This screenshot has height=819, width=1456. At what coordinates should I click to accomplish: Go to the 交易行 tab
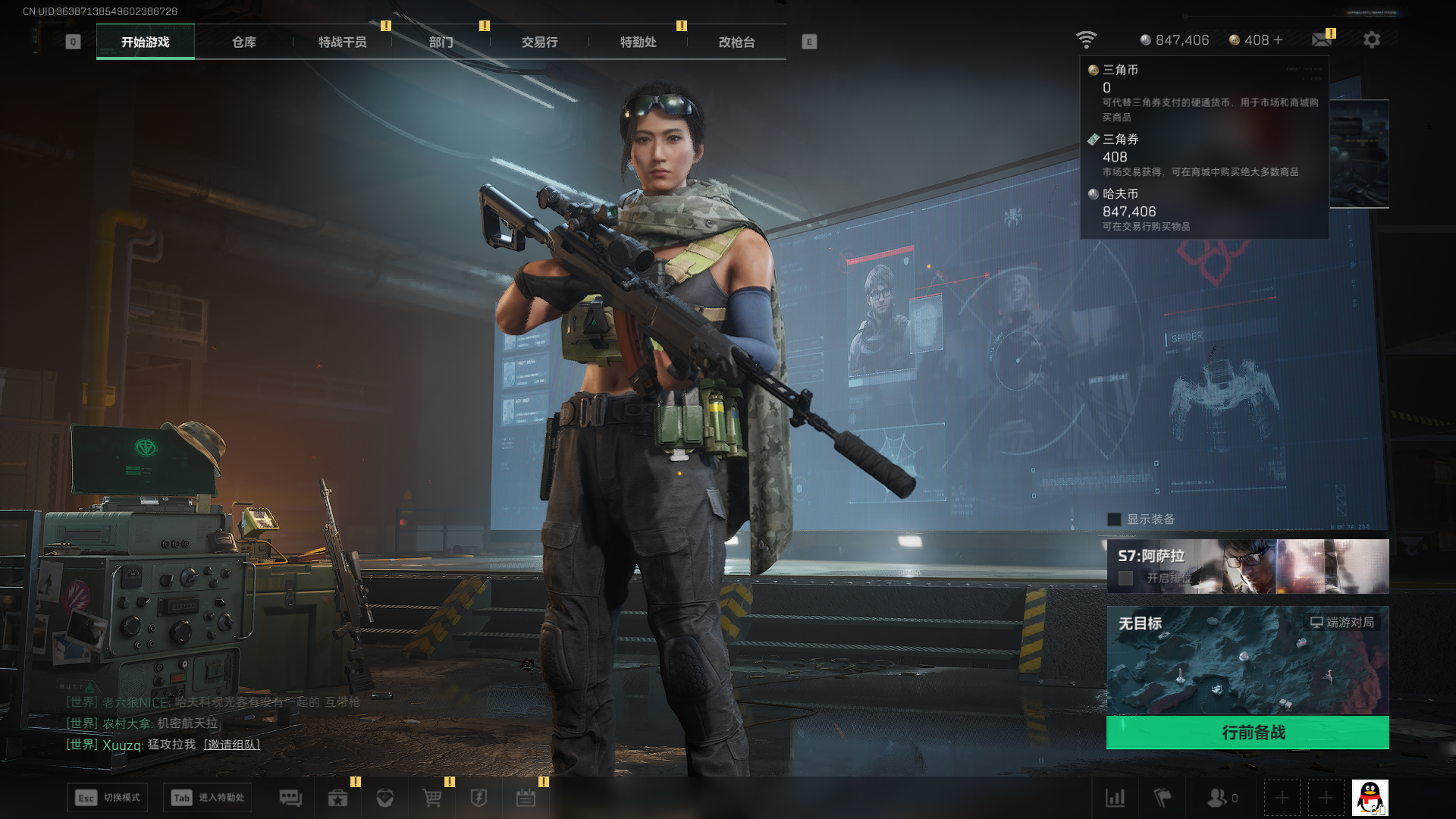coord(539,42)
